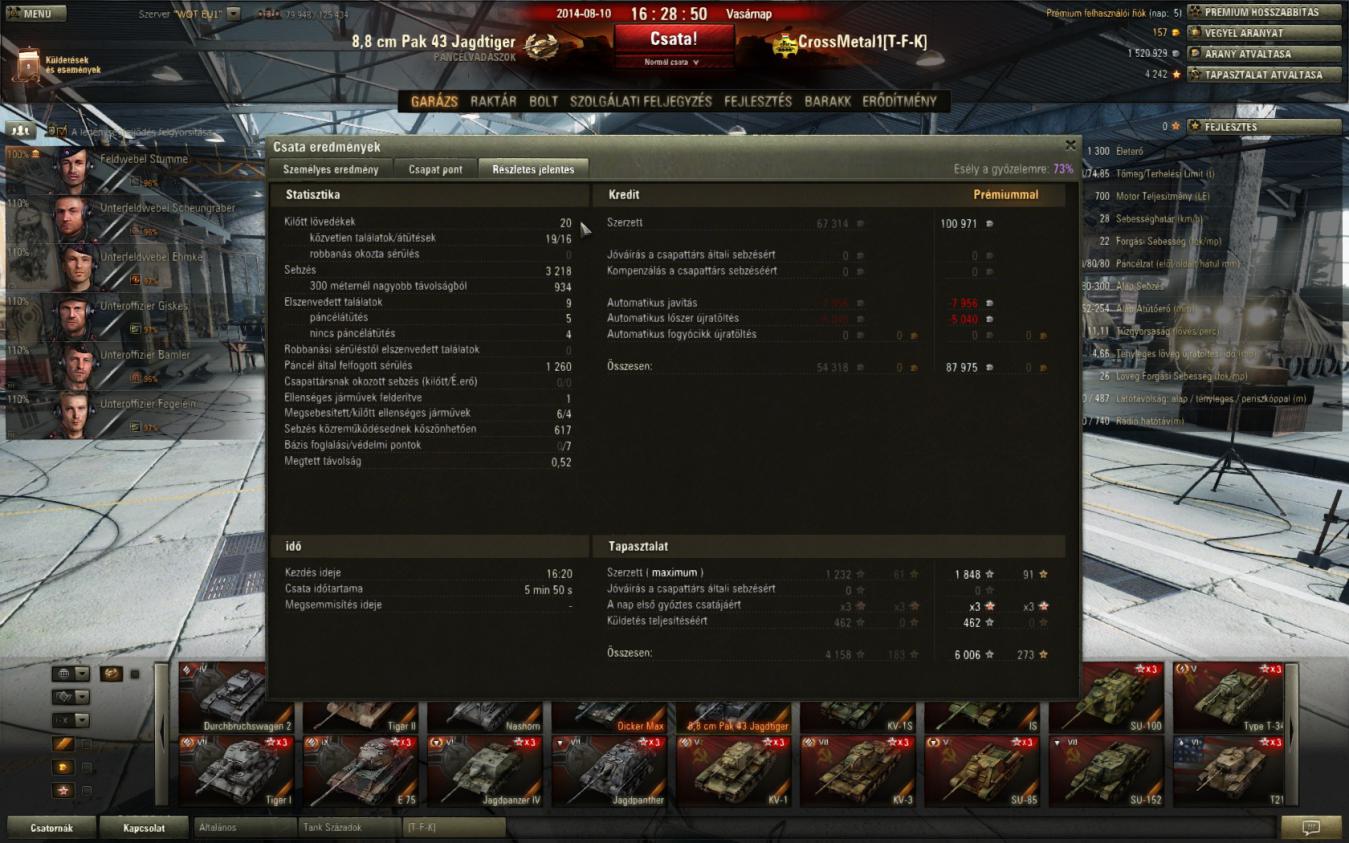
Task: Switch to Személyes eredmény tab
Action: [331, 169]
